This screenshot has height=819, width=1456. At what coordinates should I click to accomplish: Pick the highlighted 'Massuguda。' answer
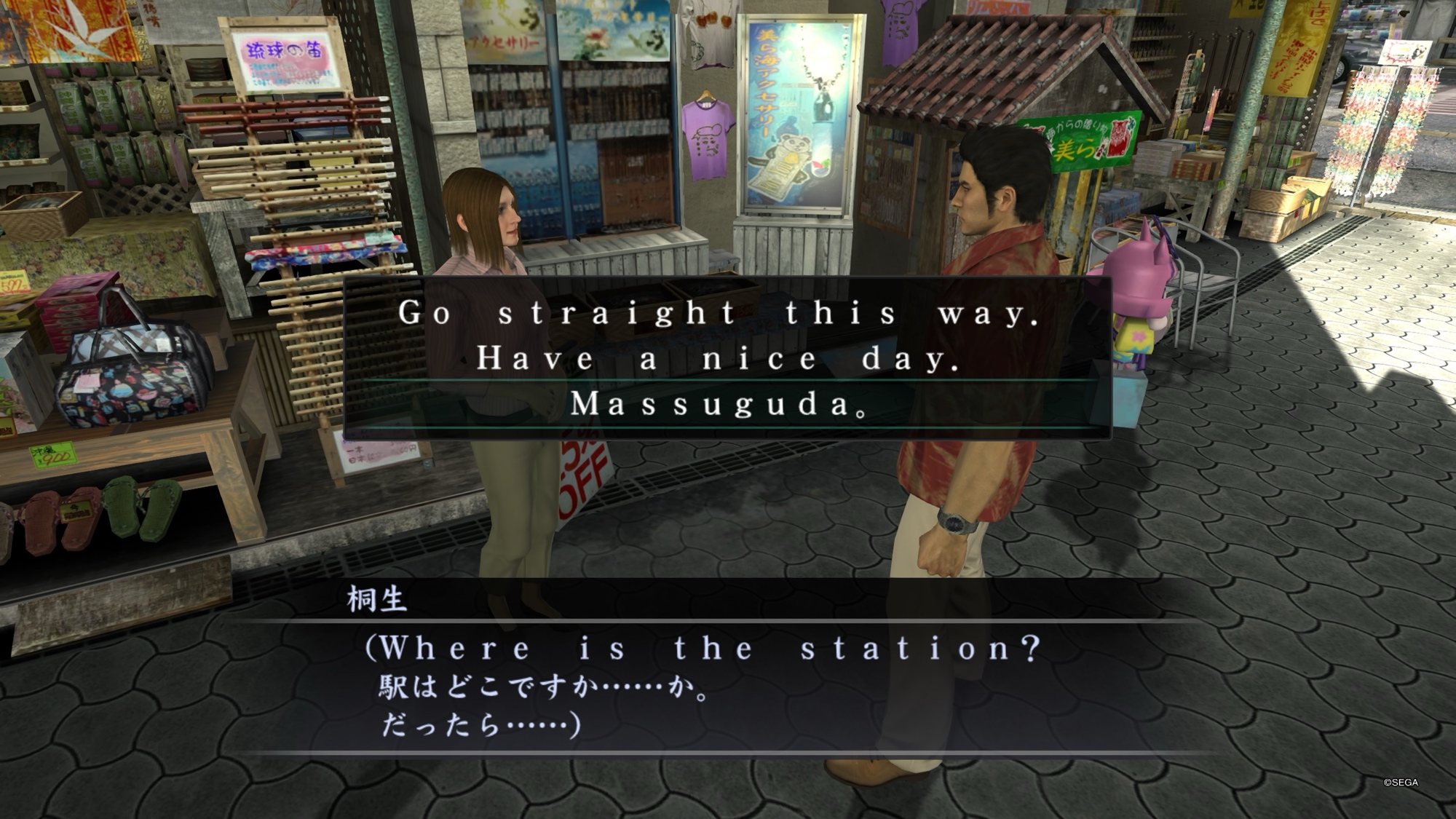point(719,404)
